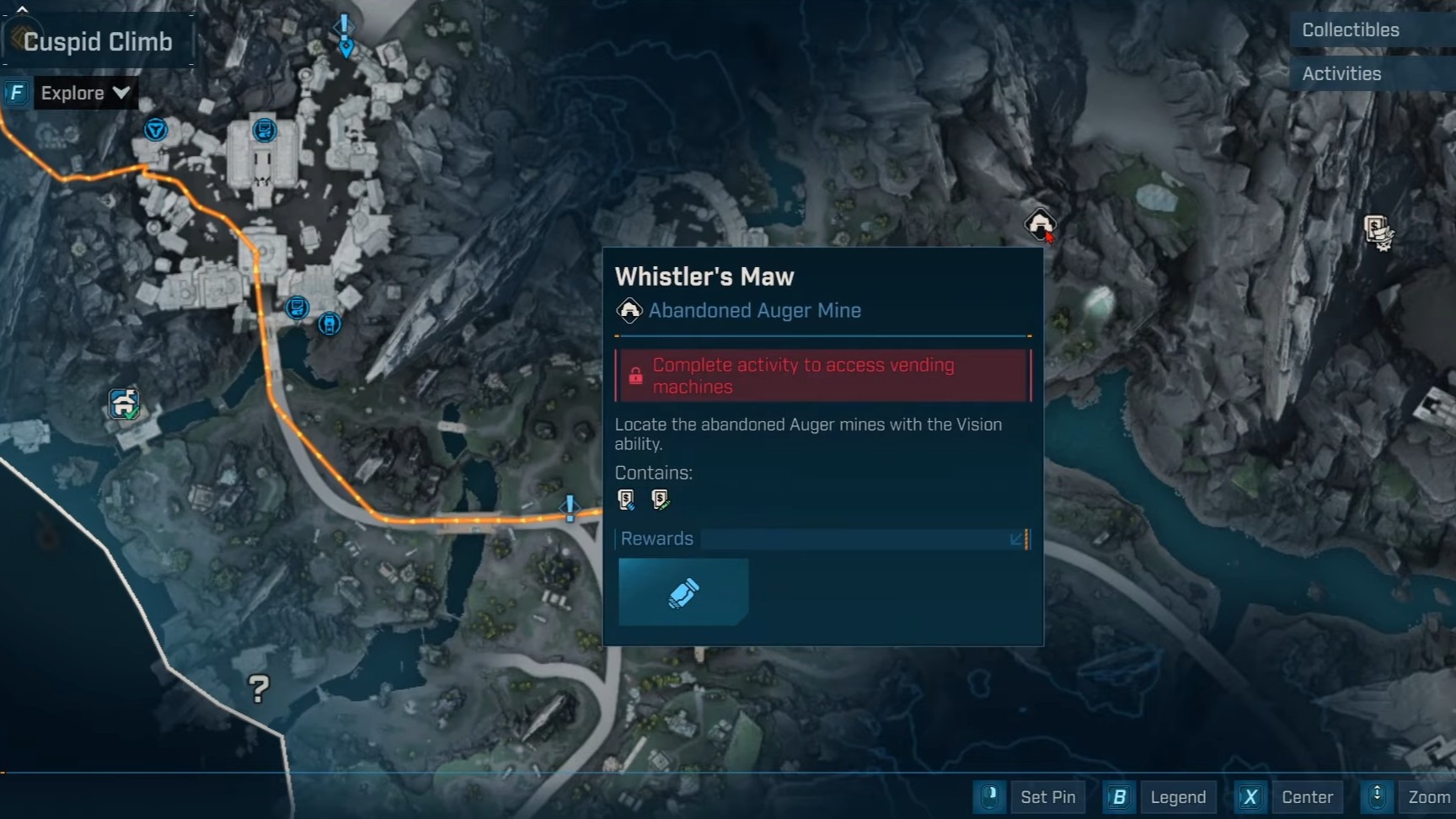Screen dimensions: 1456x819
Task: Click the blue triangle circle map marker
Action: (x=156, y=130)
